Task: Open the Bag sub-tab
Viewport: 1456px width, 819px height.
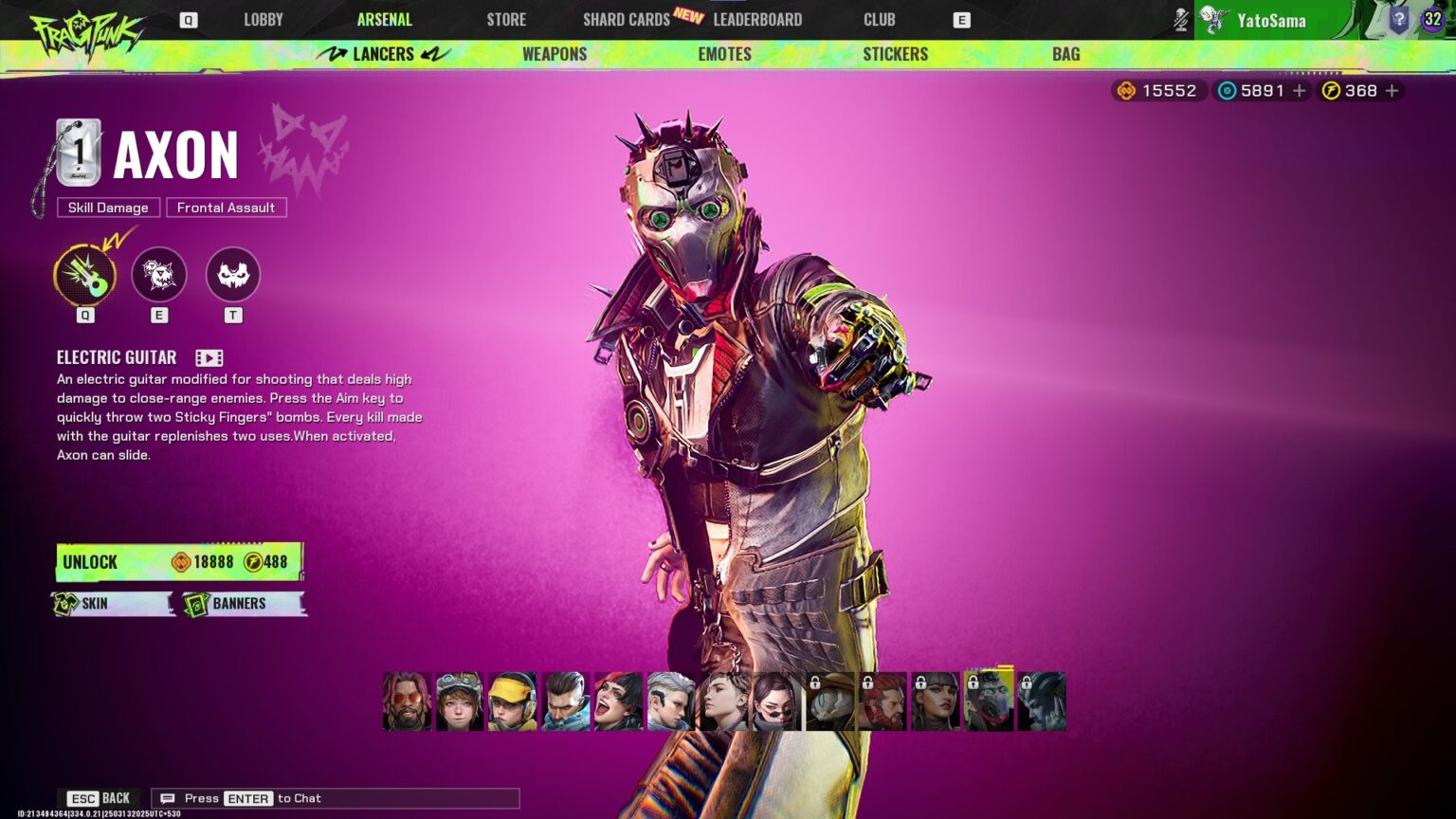Action: click(1065, 54)
